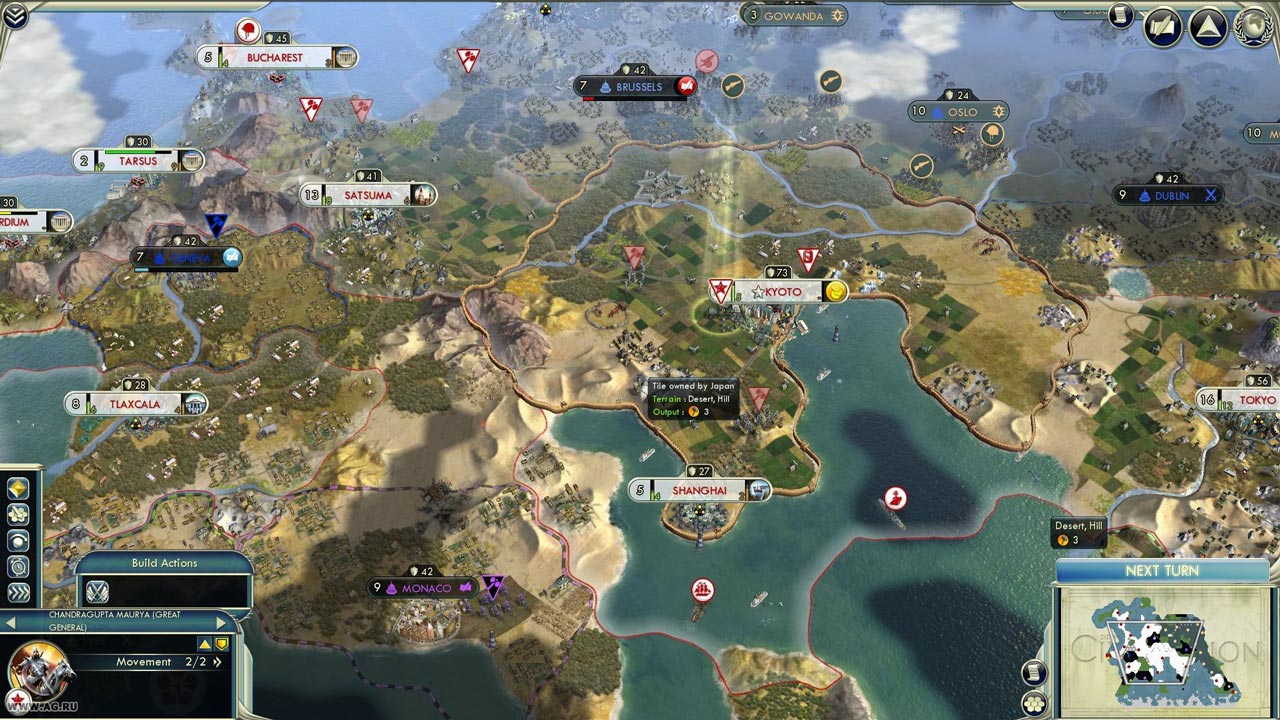Open the triangle advisor button
The image size is (1280, 720).
pos(1208,26)
